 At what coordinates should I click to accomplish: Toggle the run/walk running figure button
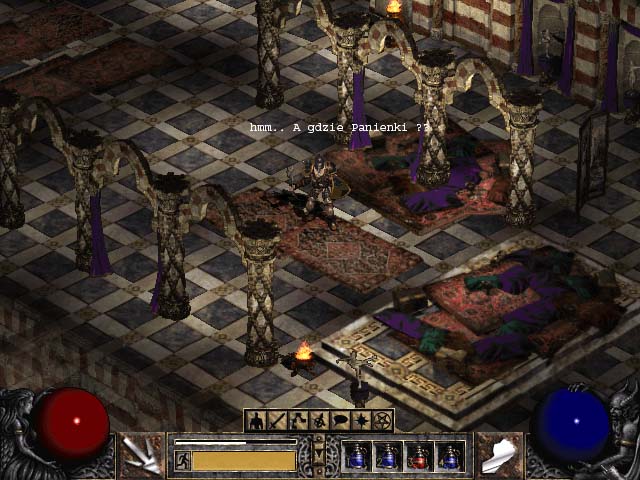(x=183, y=460)
